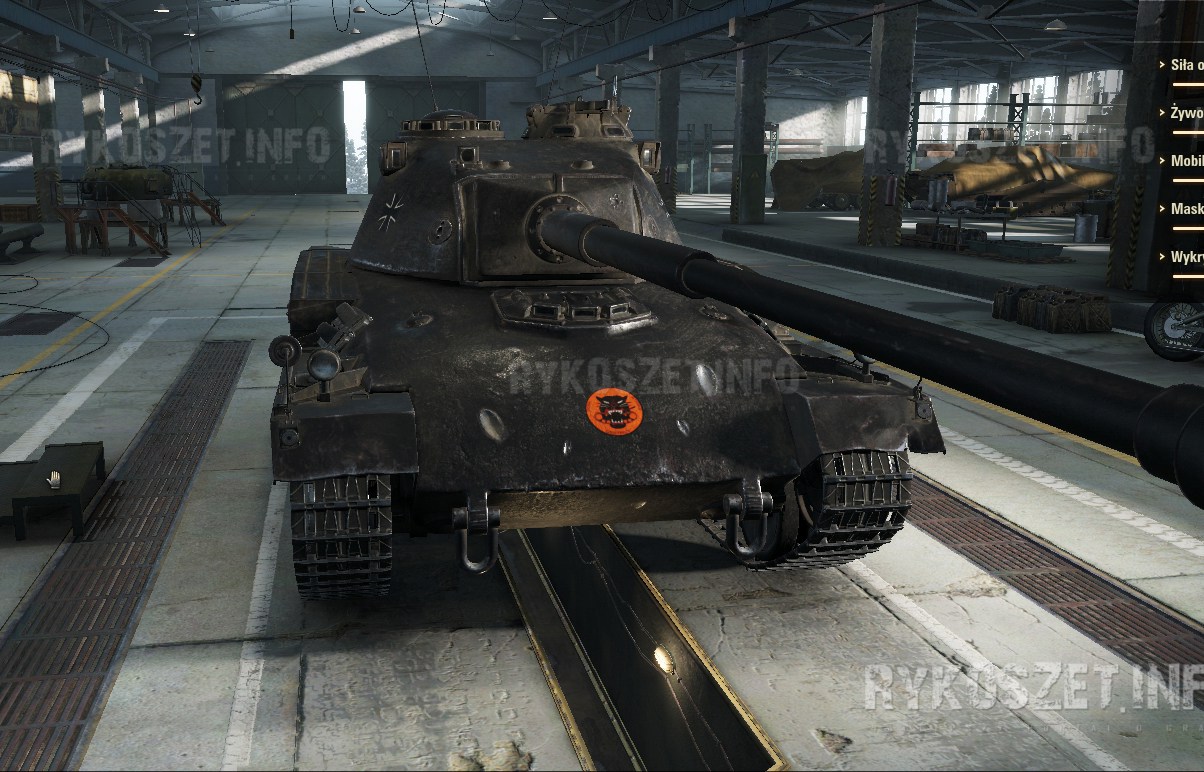Expand the "Żywo..." survivability stats section
1204x772 pixels.
coord(1185,113)
